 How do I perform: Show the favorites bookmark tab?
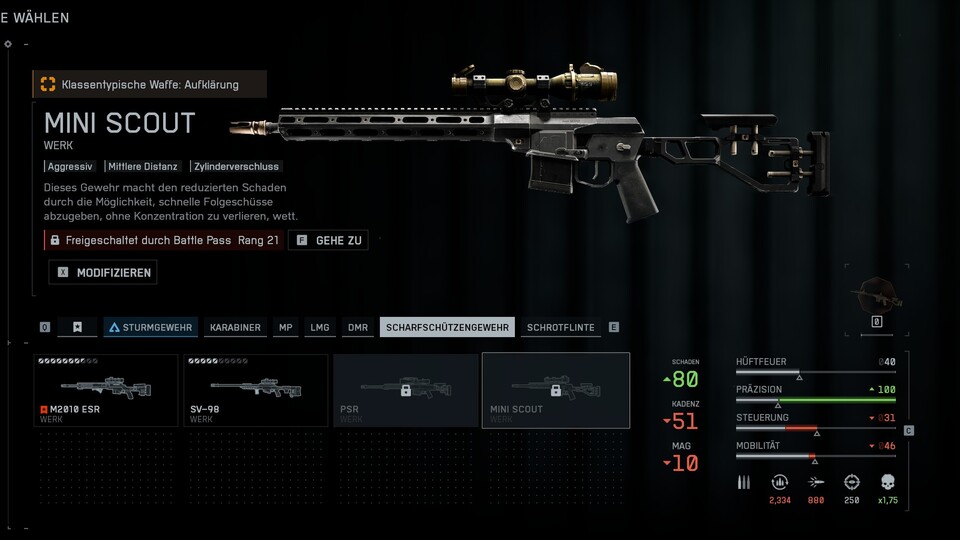click(77, 327)
